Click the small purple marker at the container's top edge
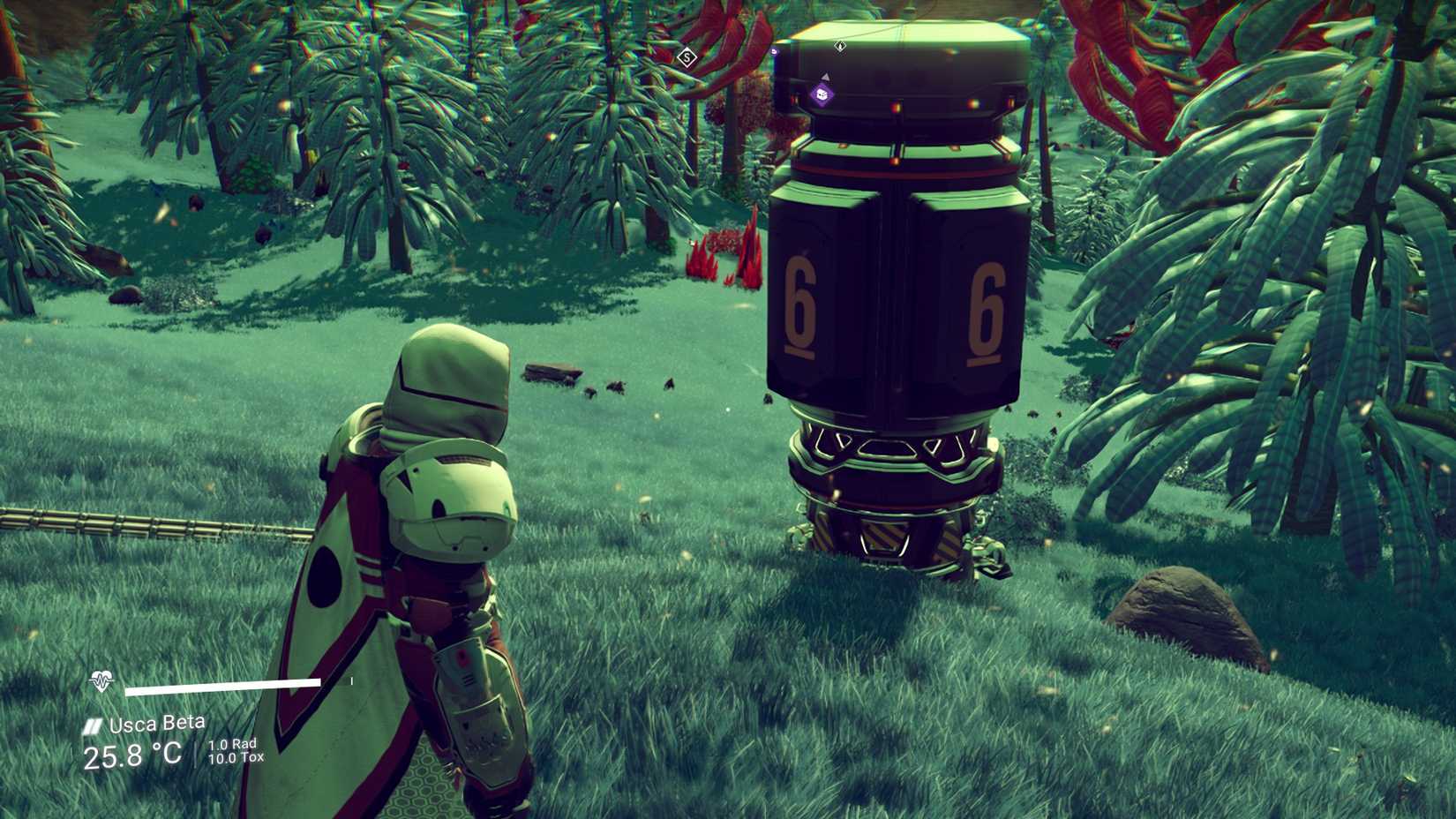 [x=774, y=50]
